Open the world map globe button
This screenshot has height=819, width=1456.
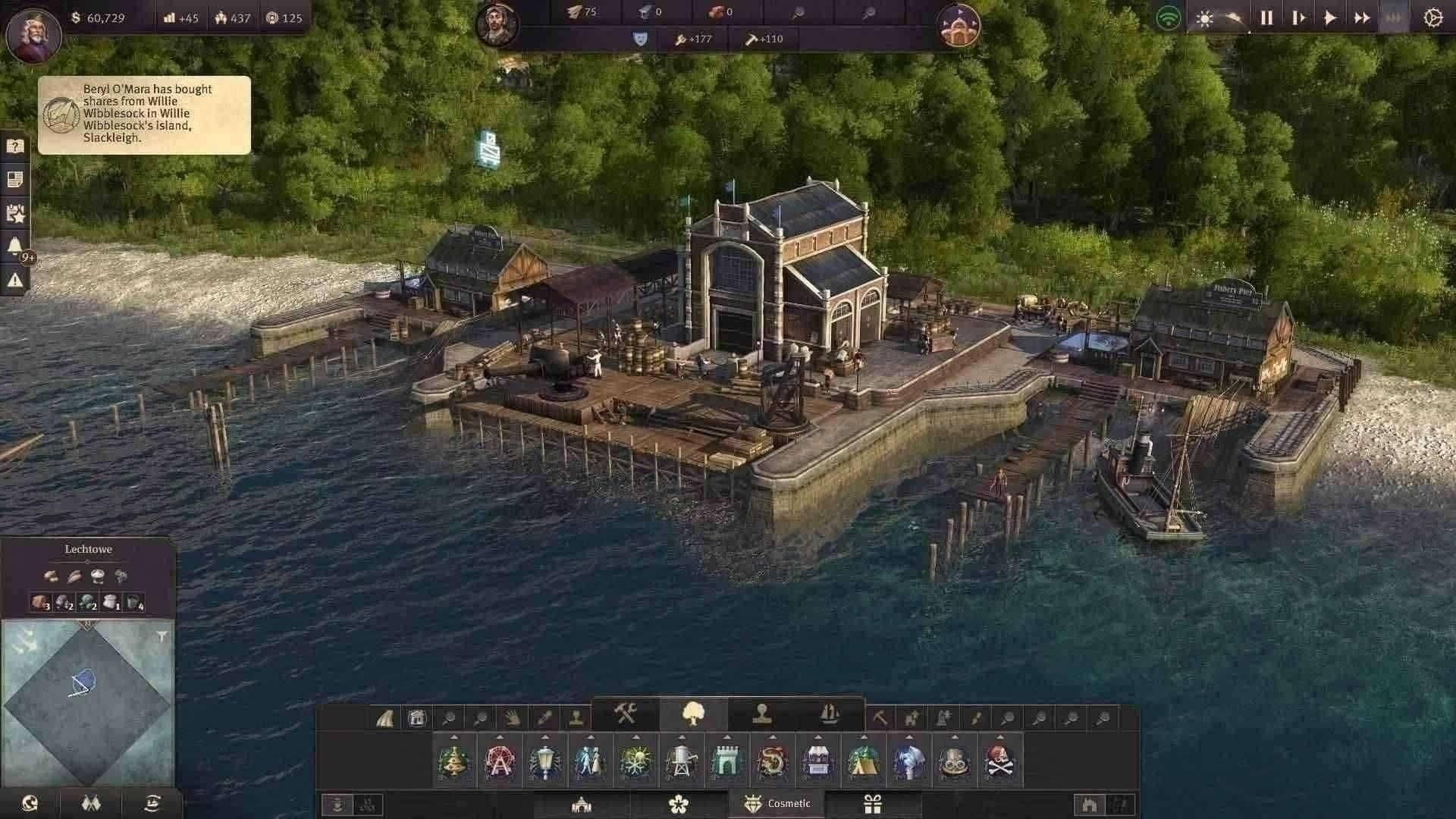[30, 803]
